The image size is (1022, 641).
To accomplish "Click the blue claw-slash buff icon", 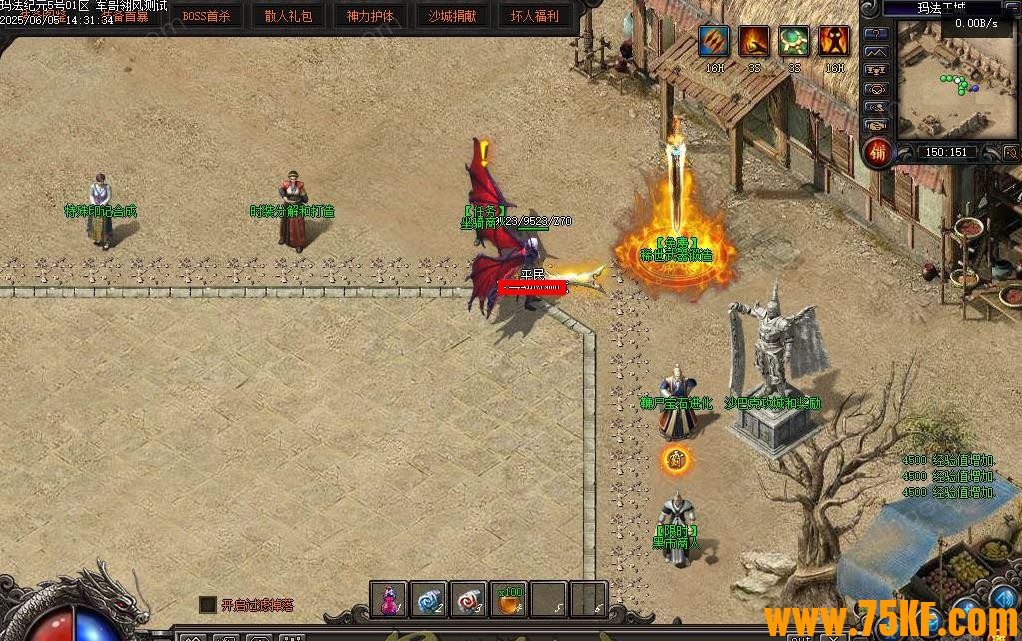I will [714, 42].
